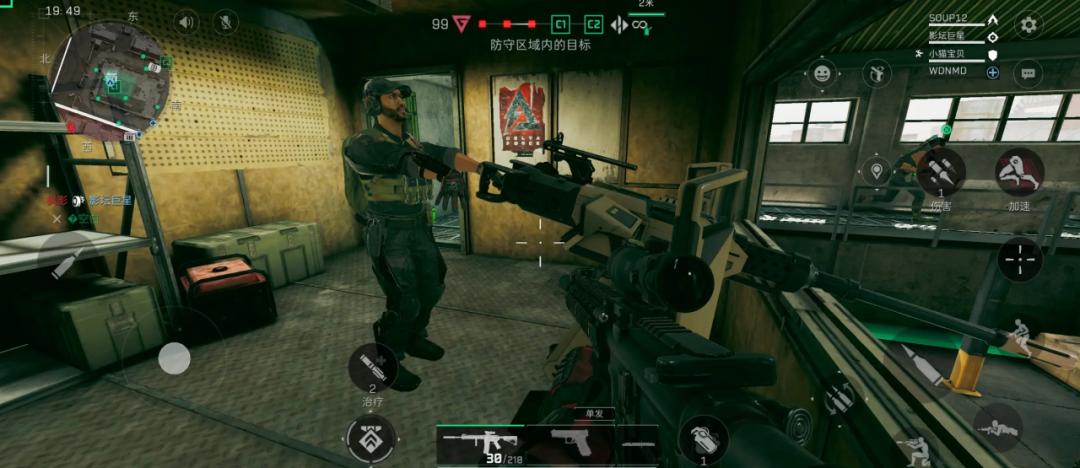Open the settings gear menu
This screenshot has width=1080, height=468.
(x=1028, y=25)
